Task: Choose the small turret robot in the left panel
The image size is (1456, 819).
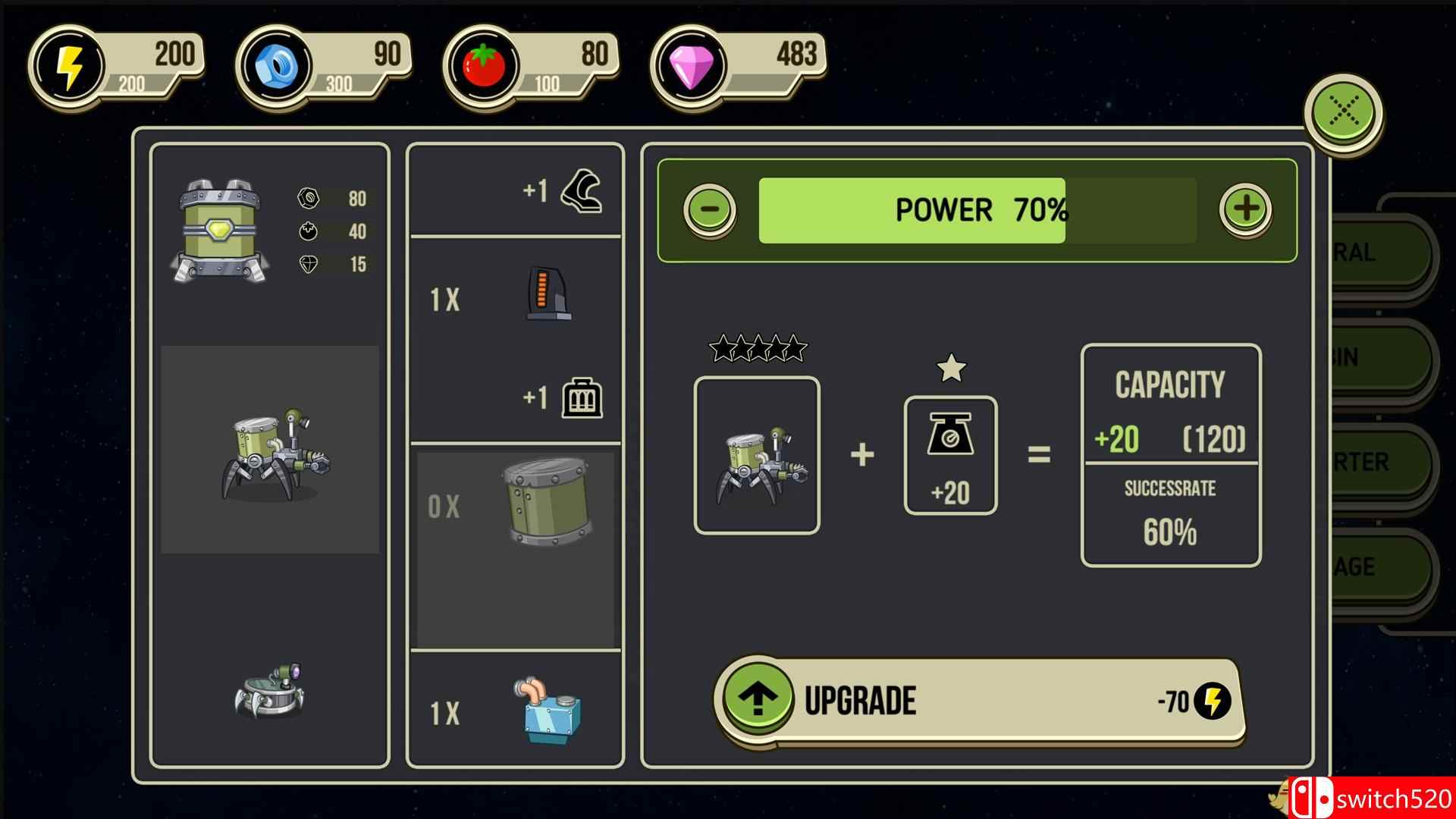Action: click(x=270, y=691)
